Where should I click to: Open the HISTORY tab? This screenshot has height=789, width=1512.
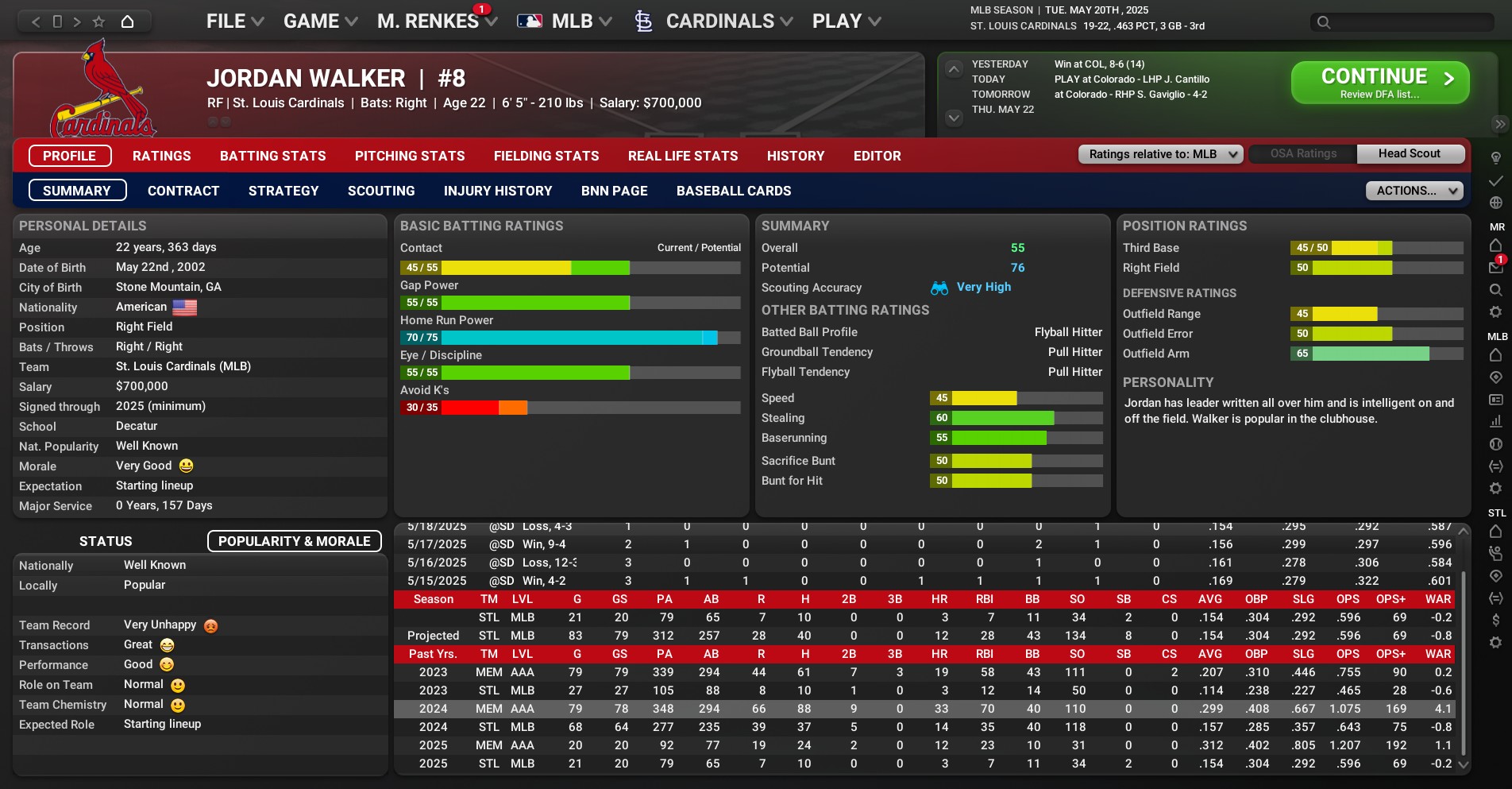tap(796, 156)
